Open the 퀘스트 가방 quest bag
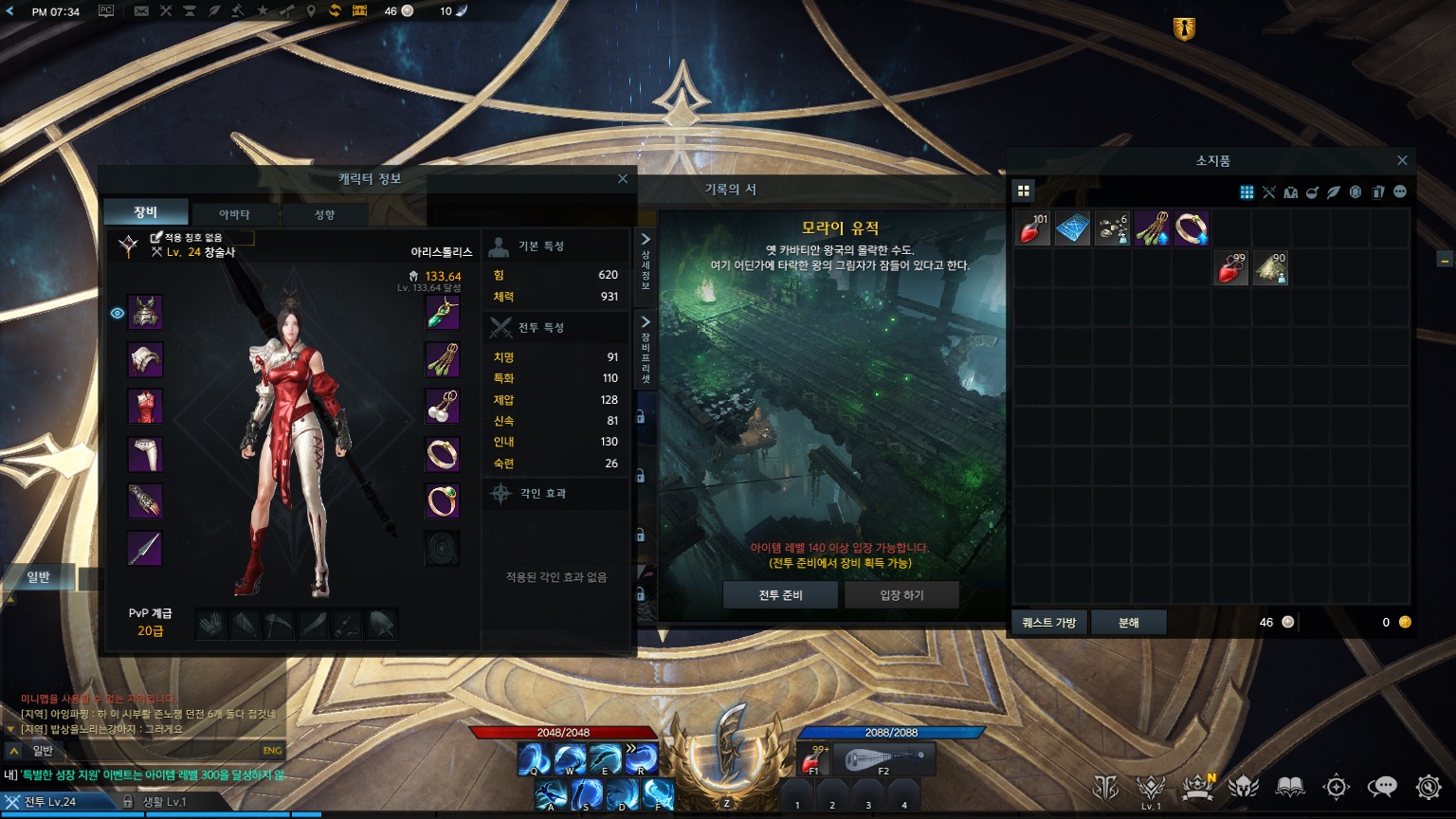The image size is (1456, 819). click(x=1049, y=623)
